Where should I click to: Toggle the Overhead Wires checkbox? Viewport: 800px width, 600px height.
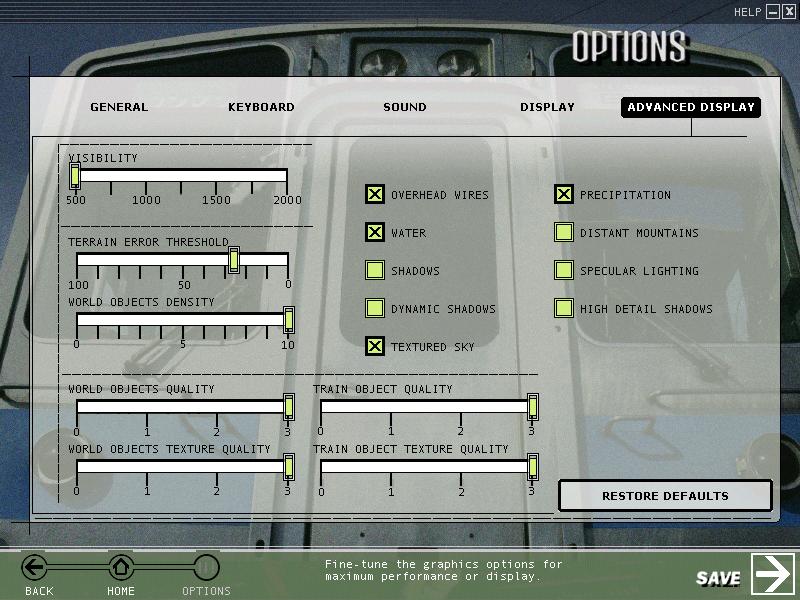tap(375, 195)
